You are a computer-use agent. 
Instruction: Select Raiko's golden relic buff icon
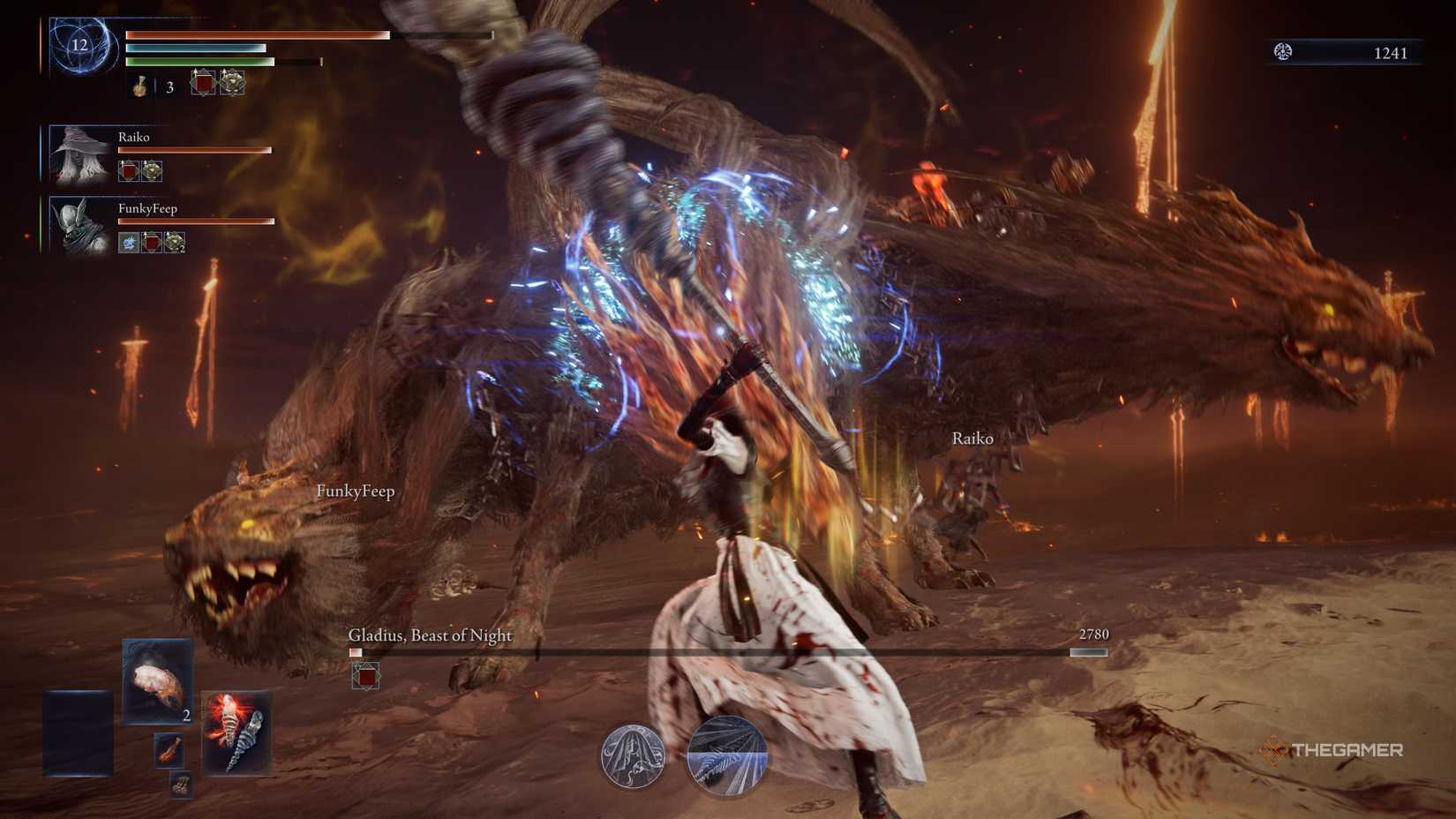152,170
